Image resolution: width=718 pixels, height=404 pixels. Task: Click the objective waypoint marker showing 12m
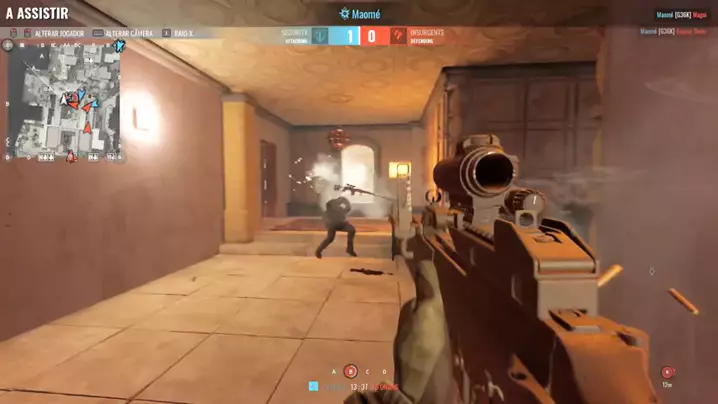click(x=667, y=373)
